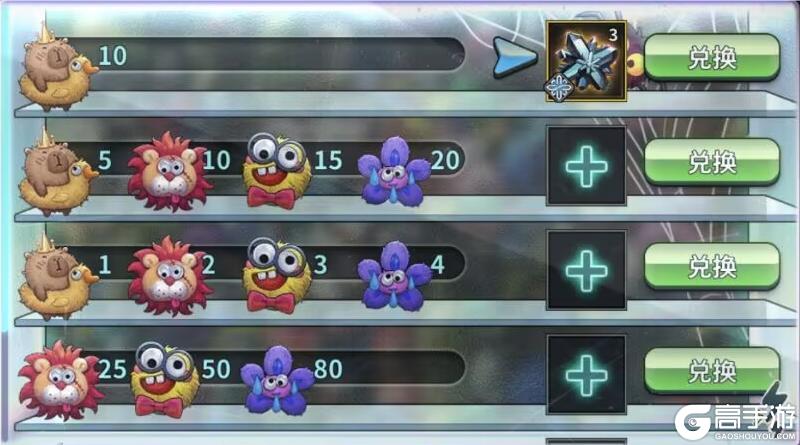Screen dimensions: 800x445
Task: Click 兑换 button beside the crystal reward
Action: click(711, 57)
